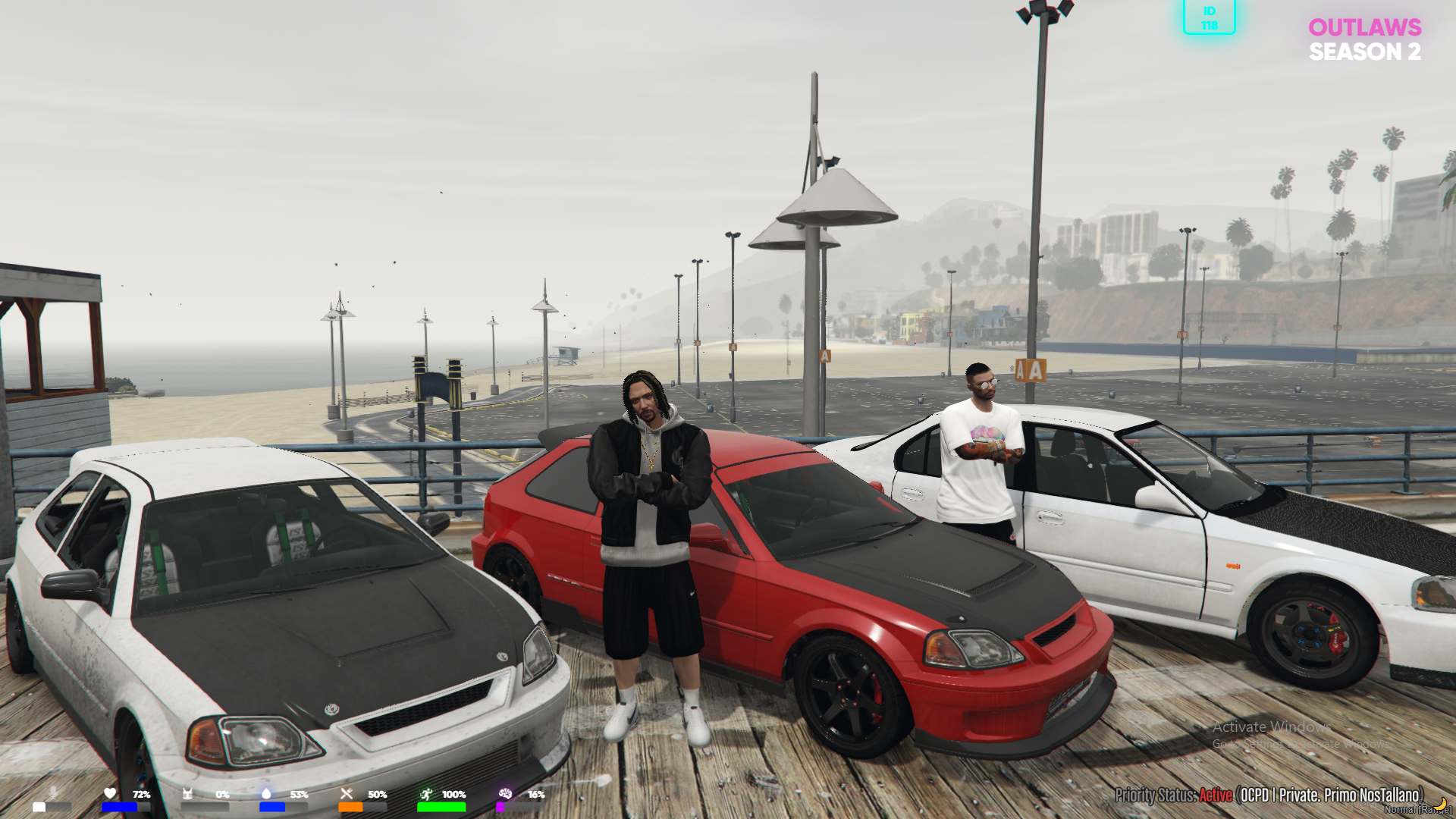Click the purple brain stress icon
Screen dimensions: 1456x819
tap(505, 793)
